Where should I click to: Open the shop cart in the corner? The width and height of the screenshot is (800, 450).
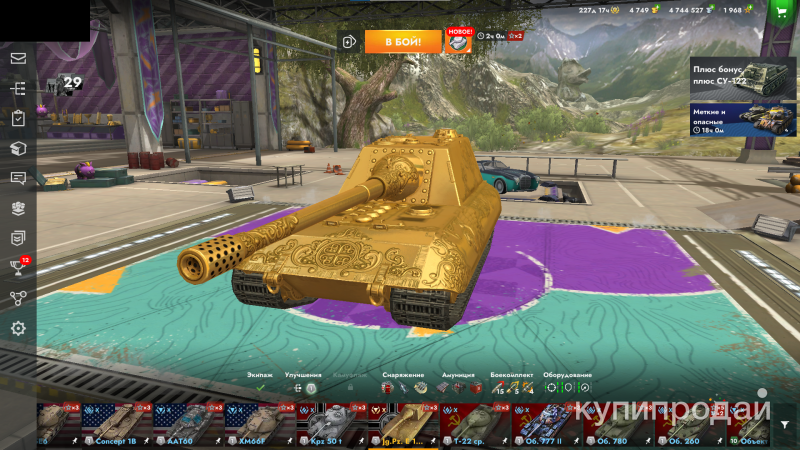pyautogui.click(x=781, y=10)
